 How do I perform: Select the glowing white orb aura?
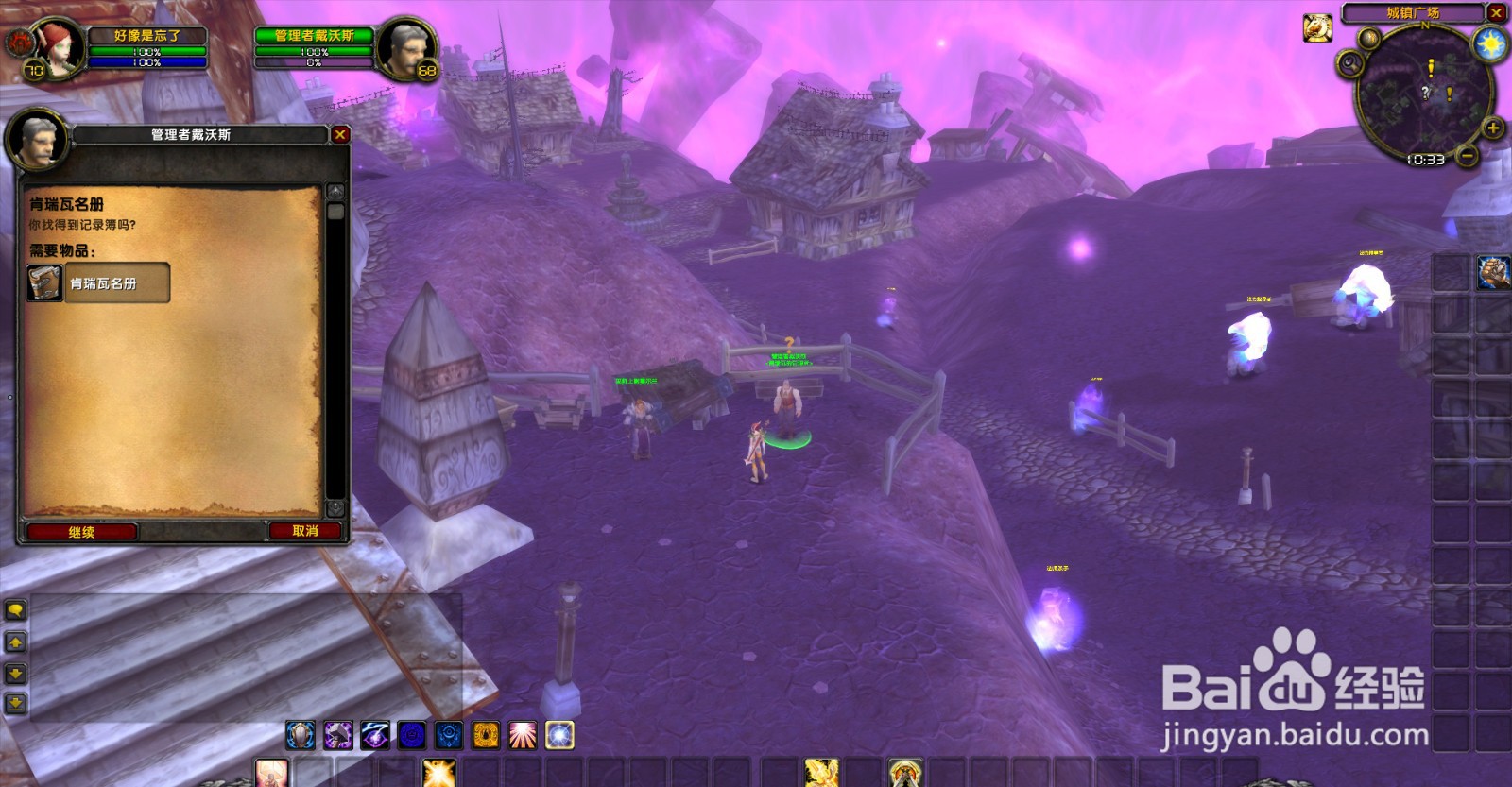559,735
